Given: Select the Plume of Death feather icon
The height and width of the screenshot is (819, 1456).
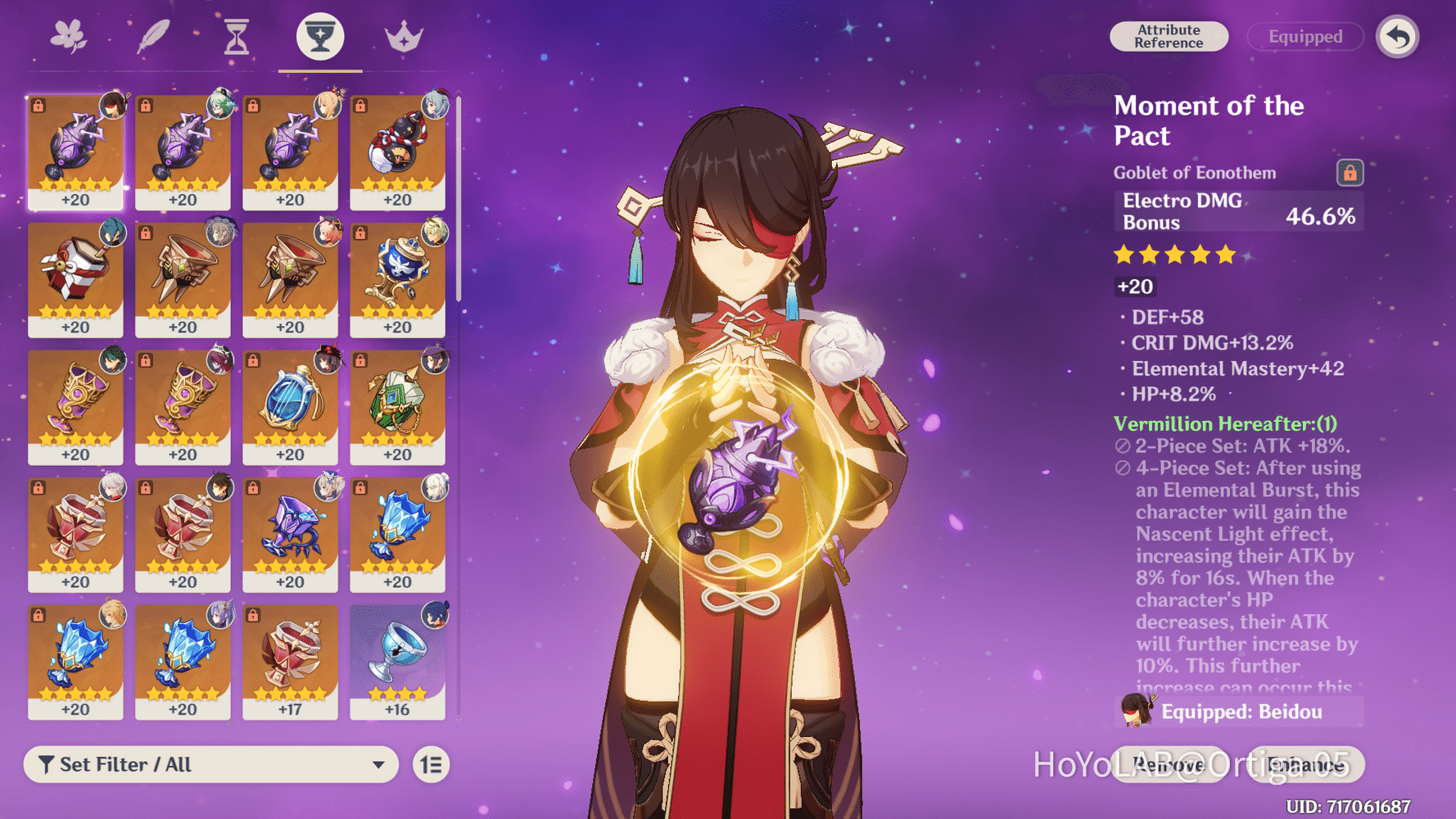Looking at the screenshot, I should 154,34.
